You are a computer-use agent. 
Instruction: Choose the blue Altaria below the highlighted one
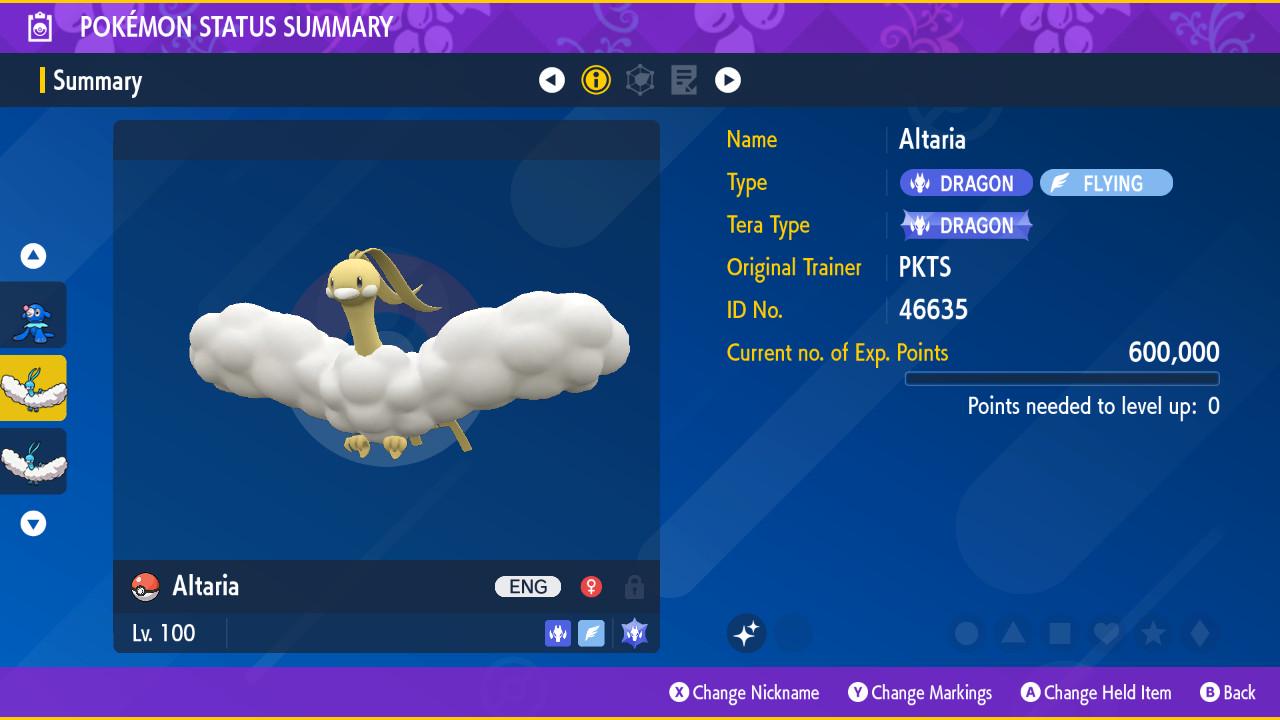34,461
